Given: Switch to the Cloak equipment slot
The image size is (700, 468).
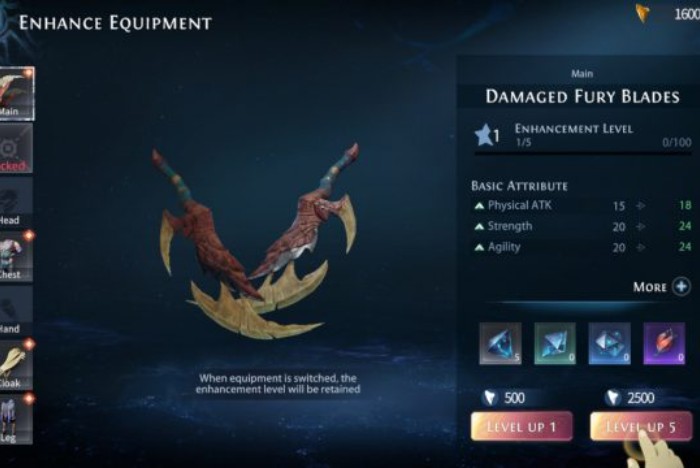Looking at the screenshot, I should click(x=17, y=365).
